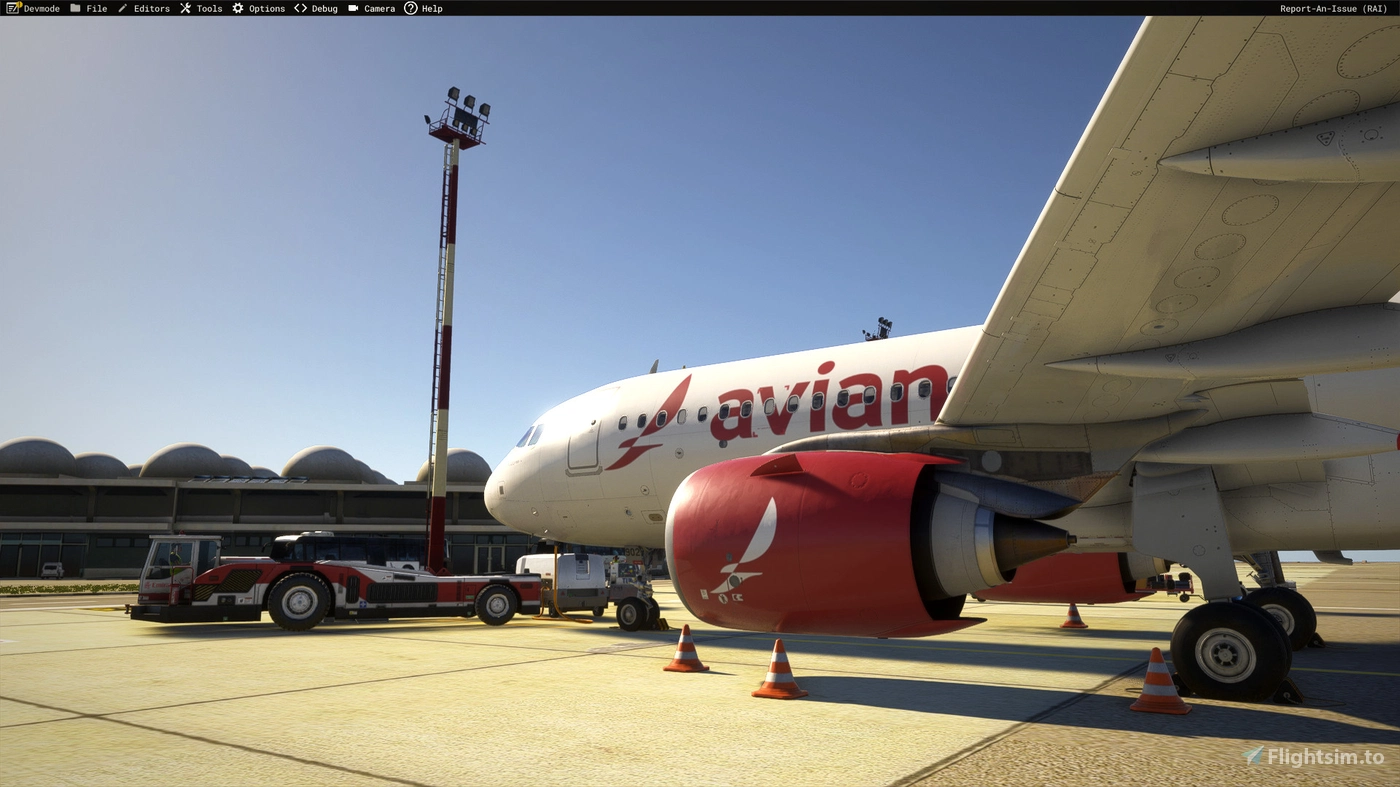Open the Tools menu
The width and height of the screenshot is (1400, 787).
(x=208, y=8)
